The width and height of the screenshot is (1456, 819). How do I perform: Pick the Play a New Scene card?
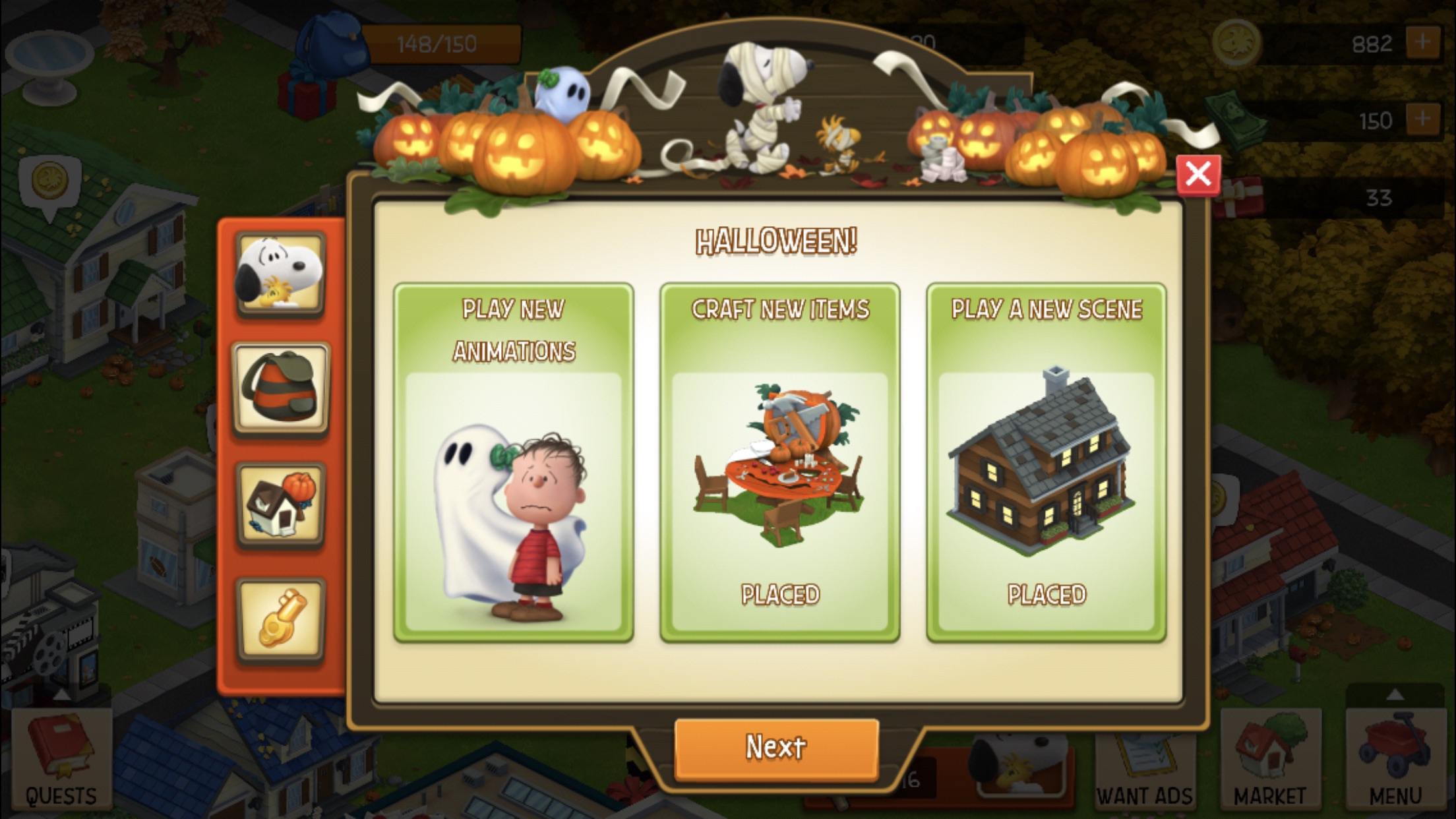[x=1046, y=463]
